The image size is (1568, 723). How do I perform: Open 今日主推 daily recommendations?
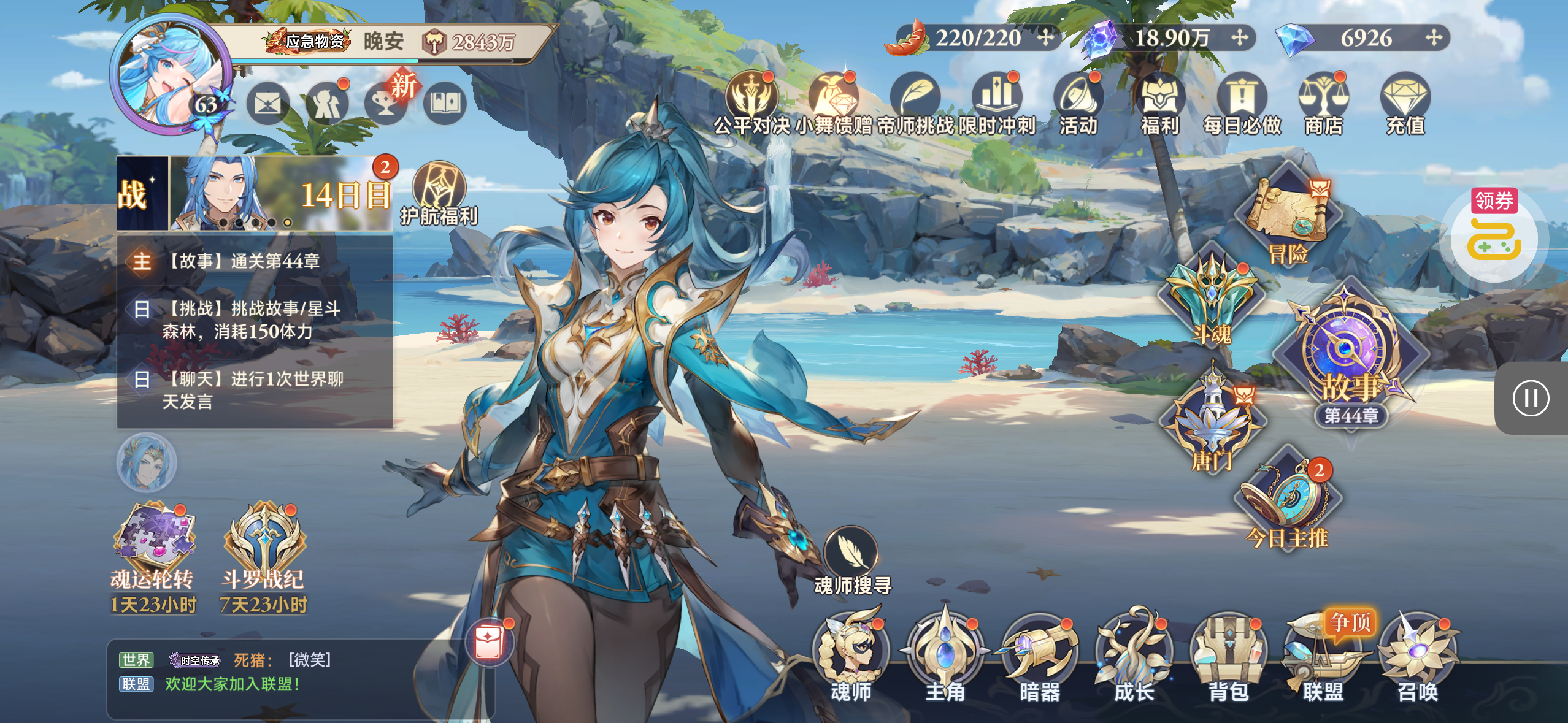pyautogui.click(x=1287, y=503)
